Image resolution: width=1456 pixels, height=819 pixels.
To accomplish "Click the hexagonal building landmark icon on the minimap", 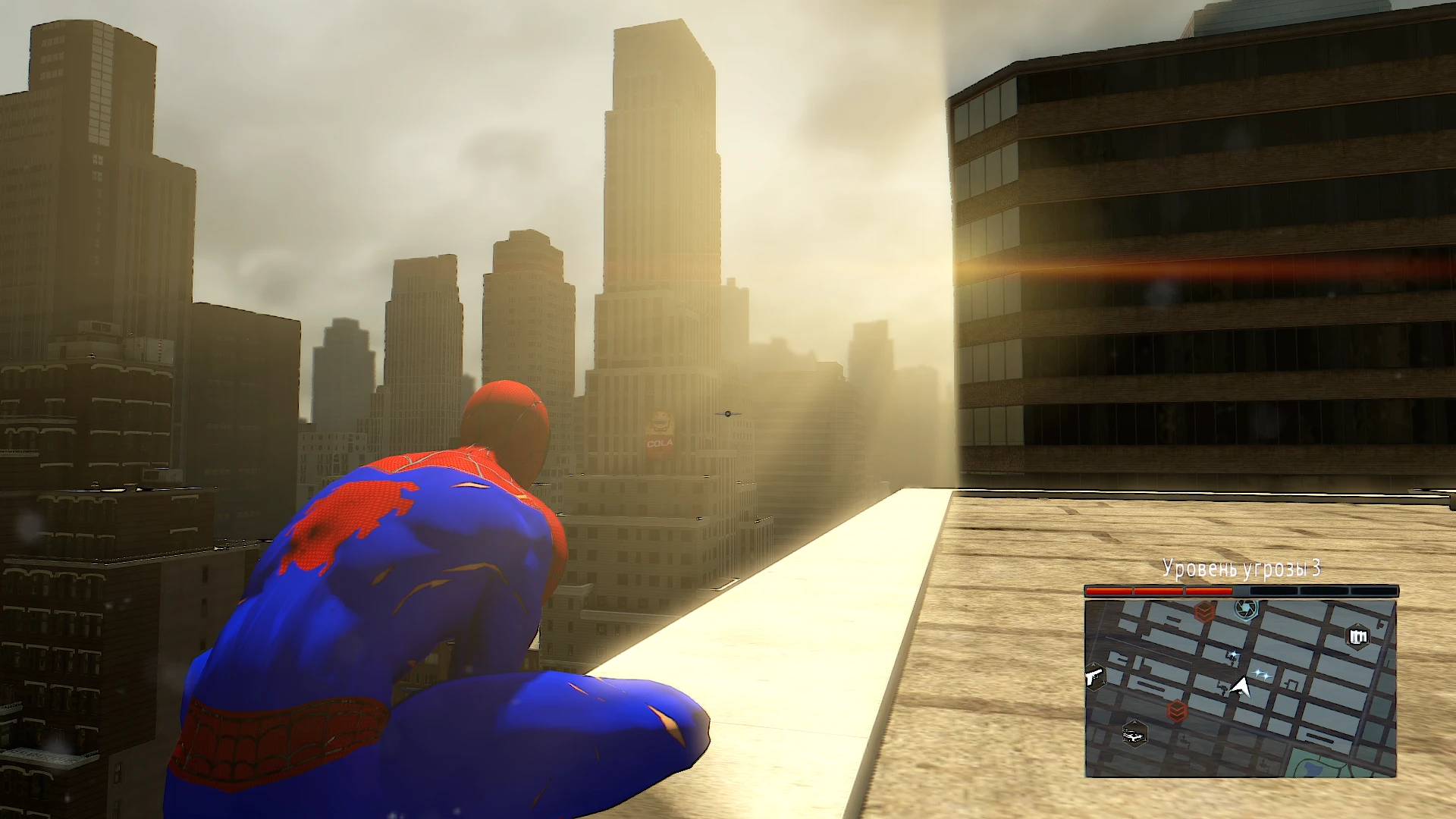I will point(1358,636).
